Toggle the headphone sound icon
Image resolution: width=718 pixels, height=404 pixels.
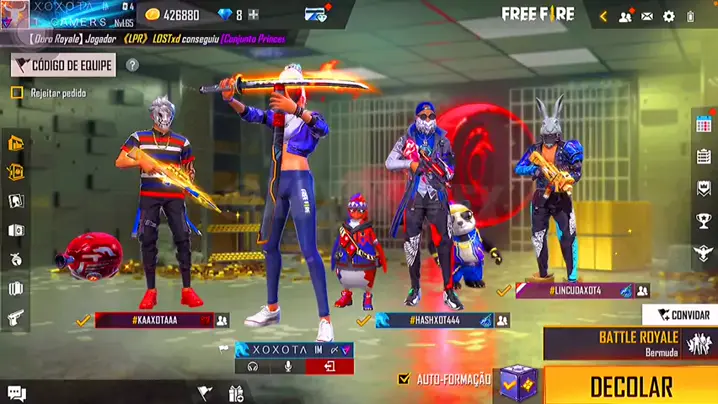pos(253,367)
